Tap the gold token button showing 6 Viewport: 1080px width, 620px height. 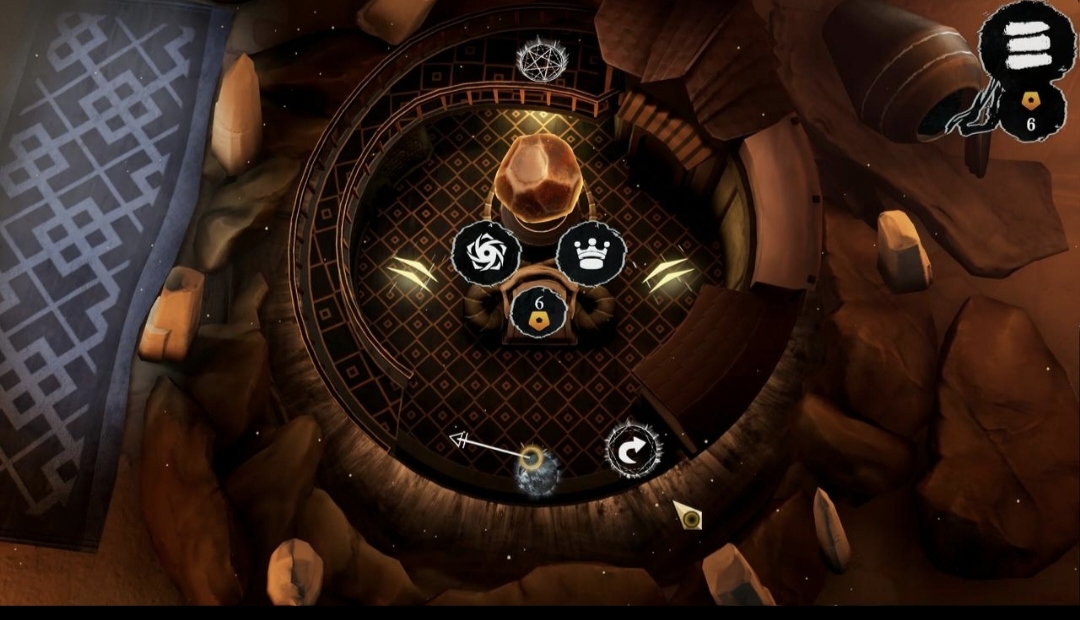pos(539,311)
